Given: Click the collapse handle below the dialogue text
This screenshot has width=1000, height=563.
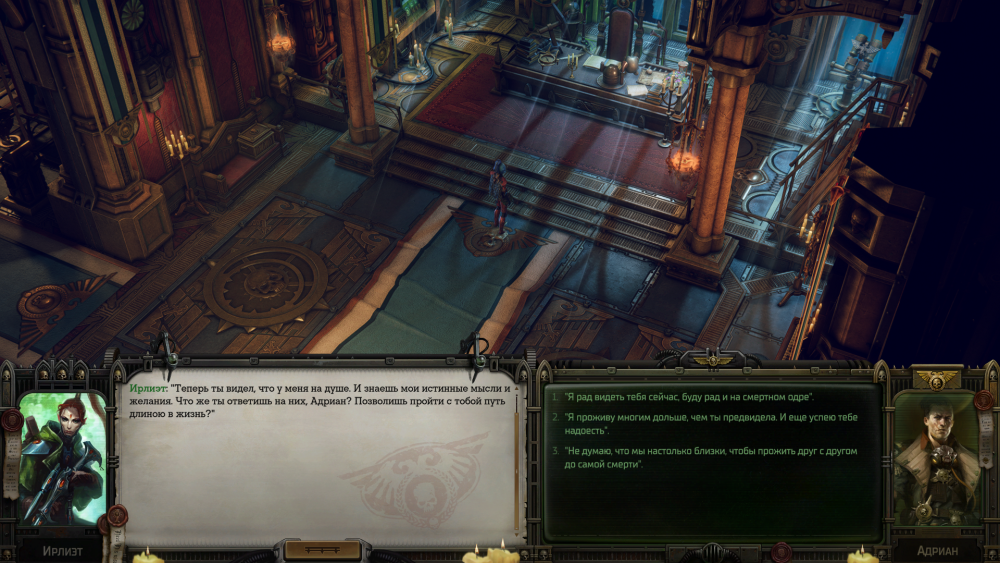Looking at the screenshot, I should (x=322, y=549).
